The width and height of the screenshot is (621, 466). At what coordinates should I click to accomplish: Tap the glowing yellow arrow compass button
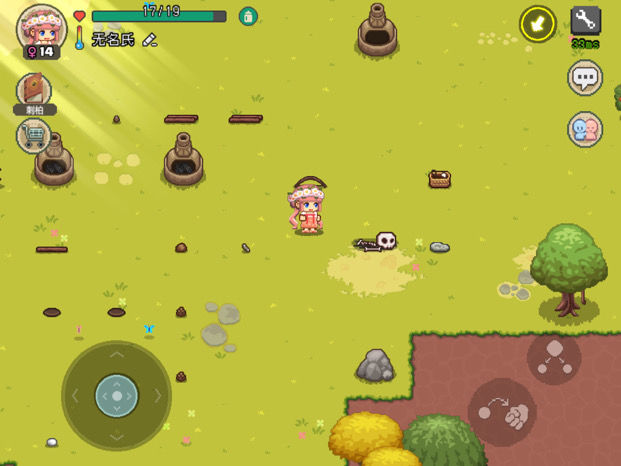[537, 23]
